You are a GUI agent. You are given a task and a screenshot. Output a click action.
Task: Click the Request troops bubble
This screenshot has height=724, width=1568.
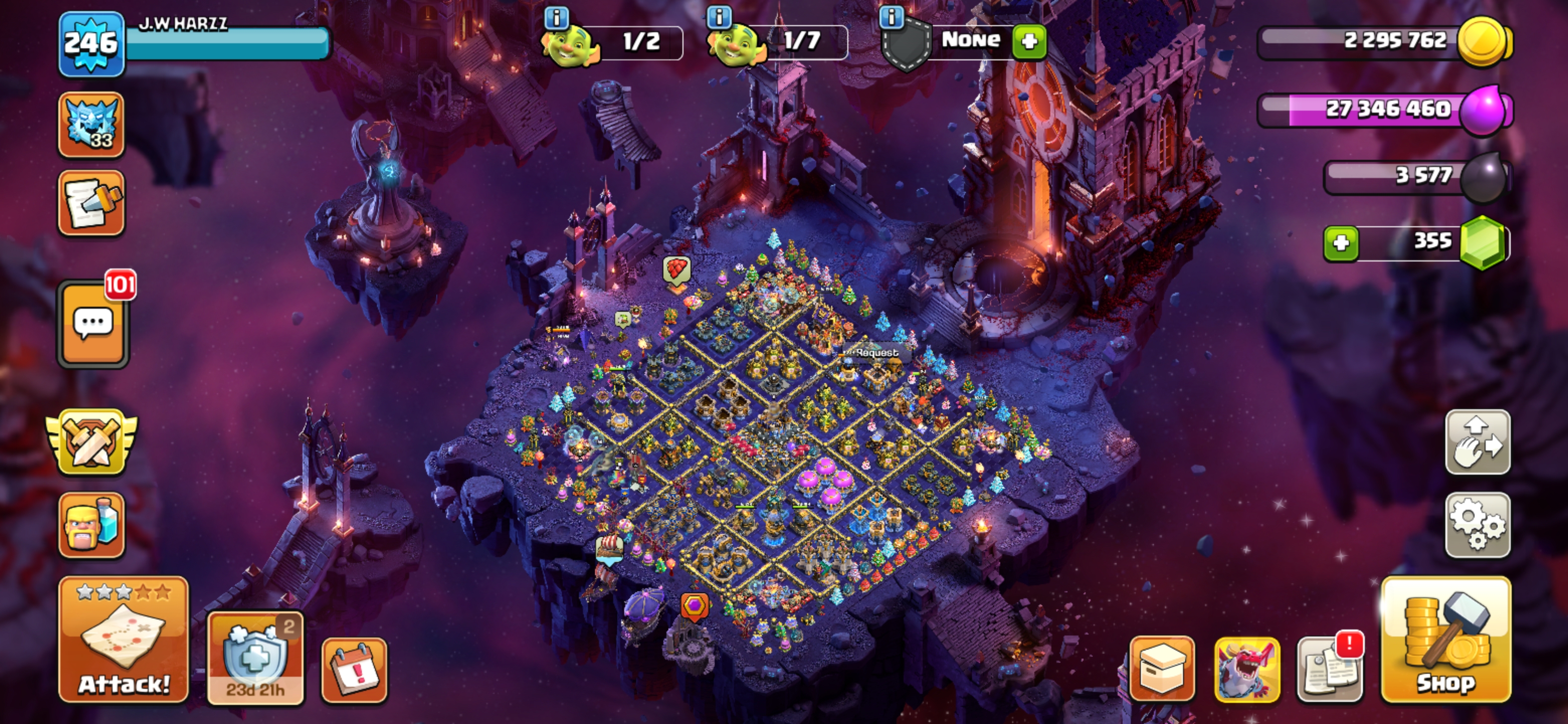tap(876, 352)
